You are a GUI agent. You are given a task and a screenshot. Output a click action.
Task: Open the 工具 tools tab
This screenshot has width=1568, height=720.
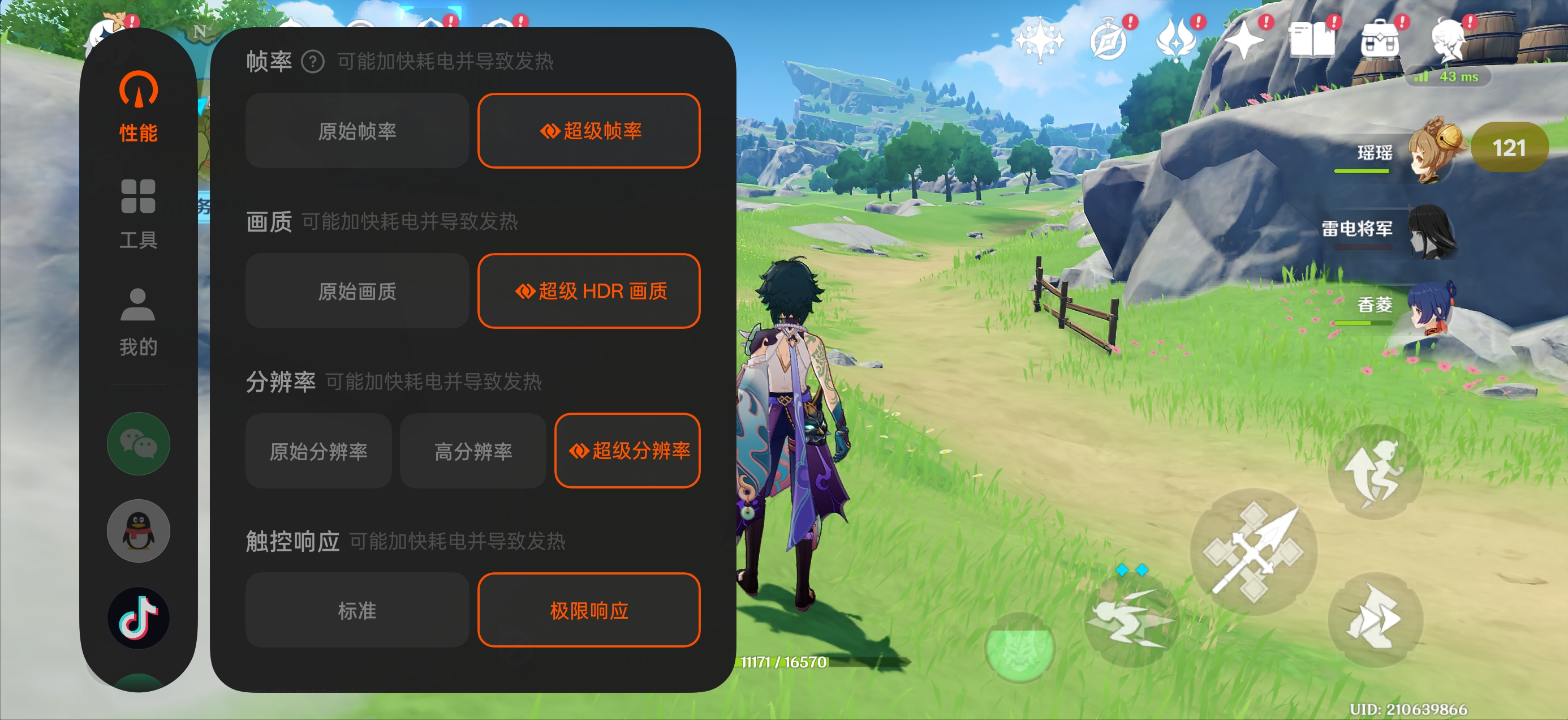coord(138,214)
